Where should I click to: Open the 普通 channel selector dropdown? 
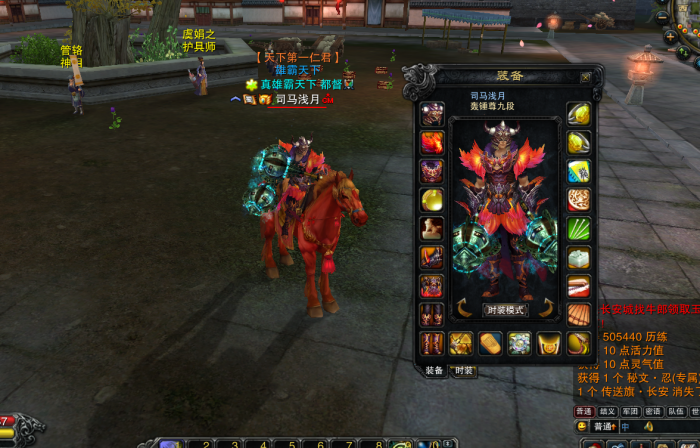point(603,427)
